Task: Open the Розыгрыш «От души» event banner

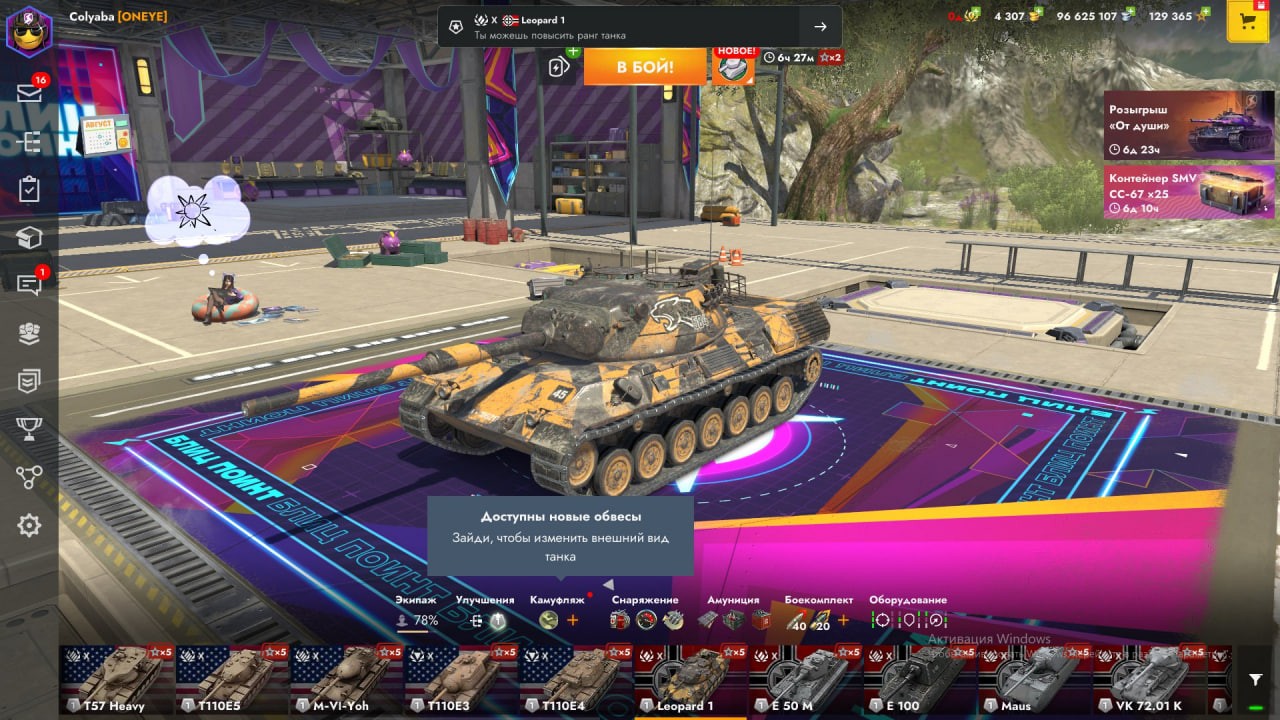Action: 1189,125
